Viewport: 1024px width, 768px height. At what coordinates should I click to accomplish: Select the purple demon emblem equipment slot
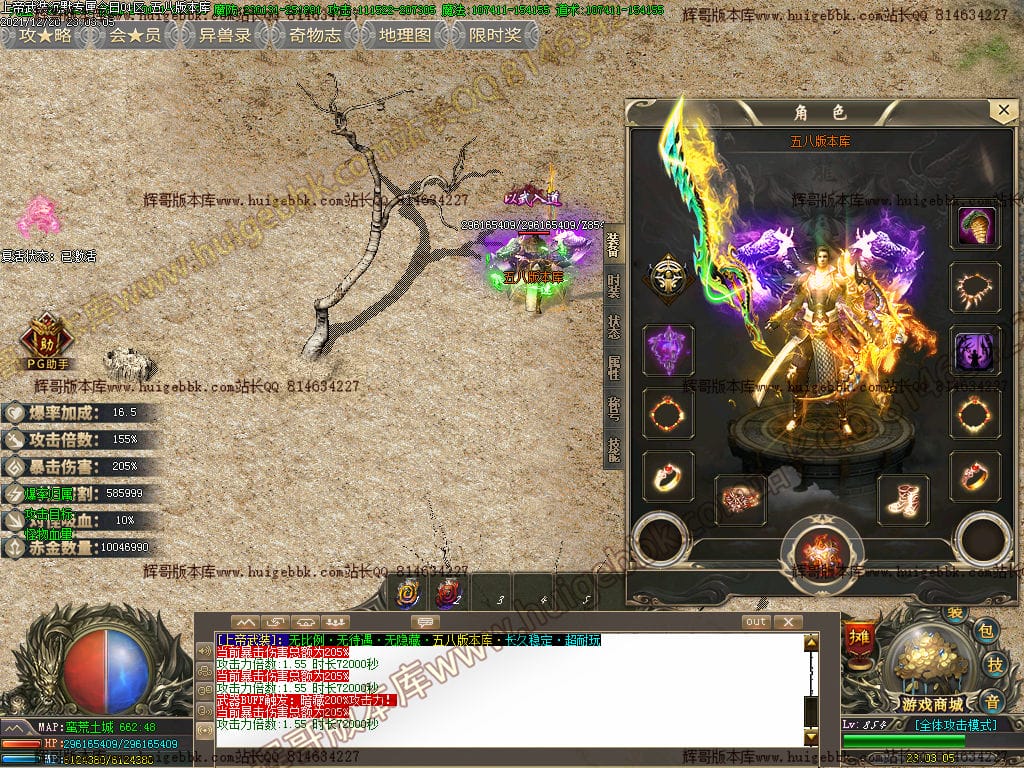point(668,351)
